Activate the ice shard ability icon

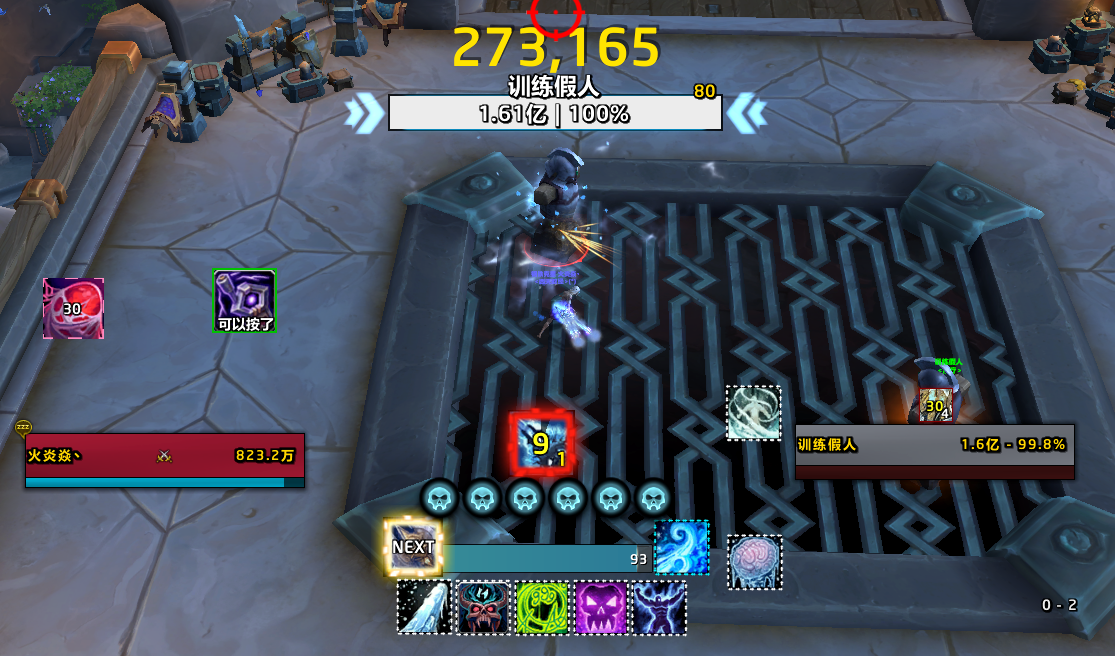(x=424, y=607)
